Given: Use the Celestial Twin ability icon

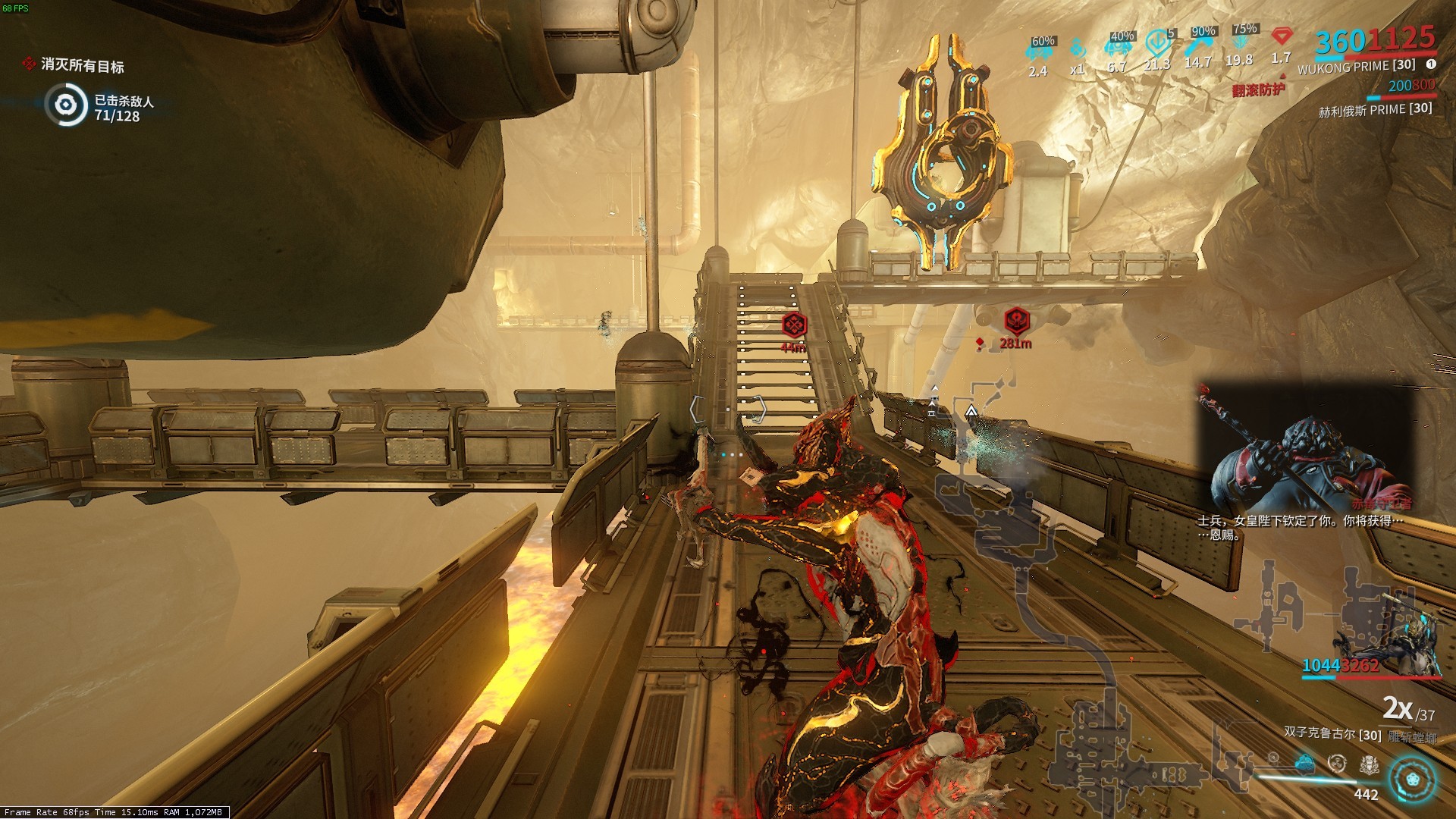Looking at the screenshot, I should [1273, 758].
